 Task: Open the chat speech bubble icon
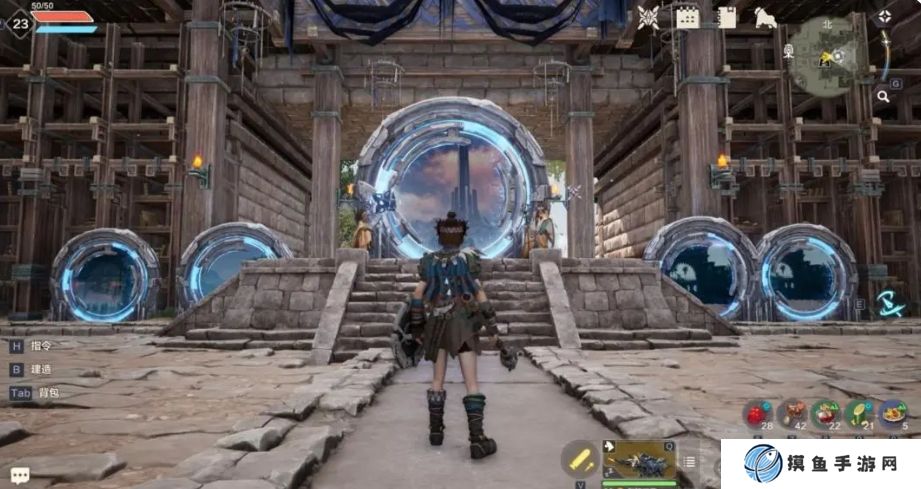tap(20, 475)
